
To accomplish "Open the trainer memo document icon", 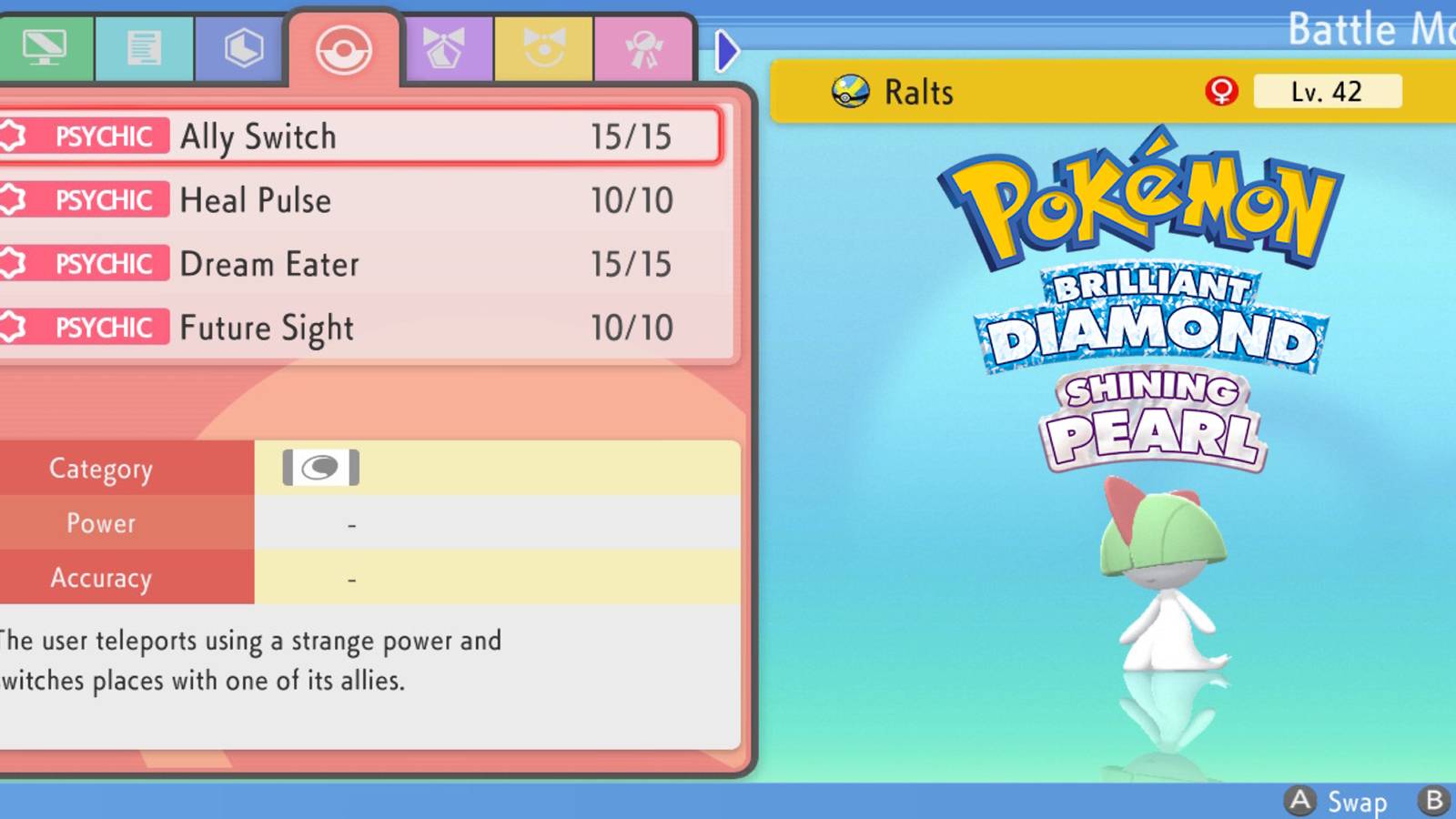I will coord(143,46).
